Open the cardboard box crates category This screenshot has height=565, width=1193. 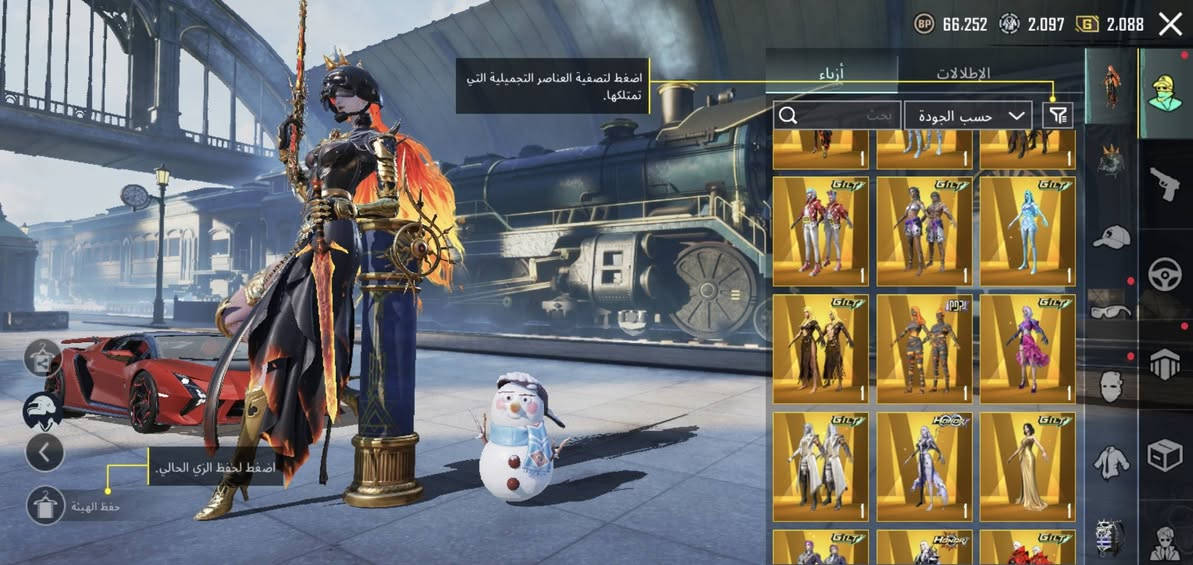(1165, 455)
